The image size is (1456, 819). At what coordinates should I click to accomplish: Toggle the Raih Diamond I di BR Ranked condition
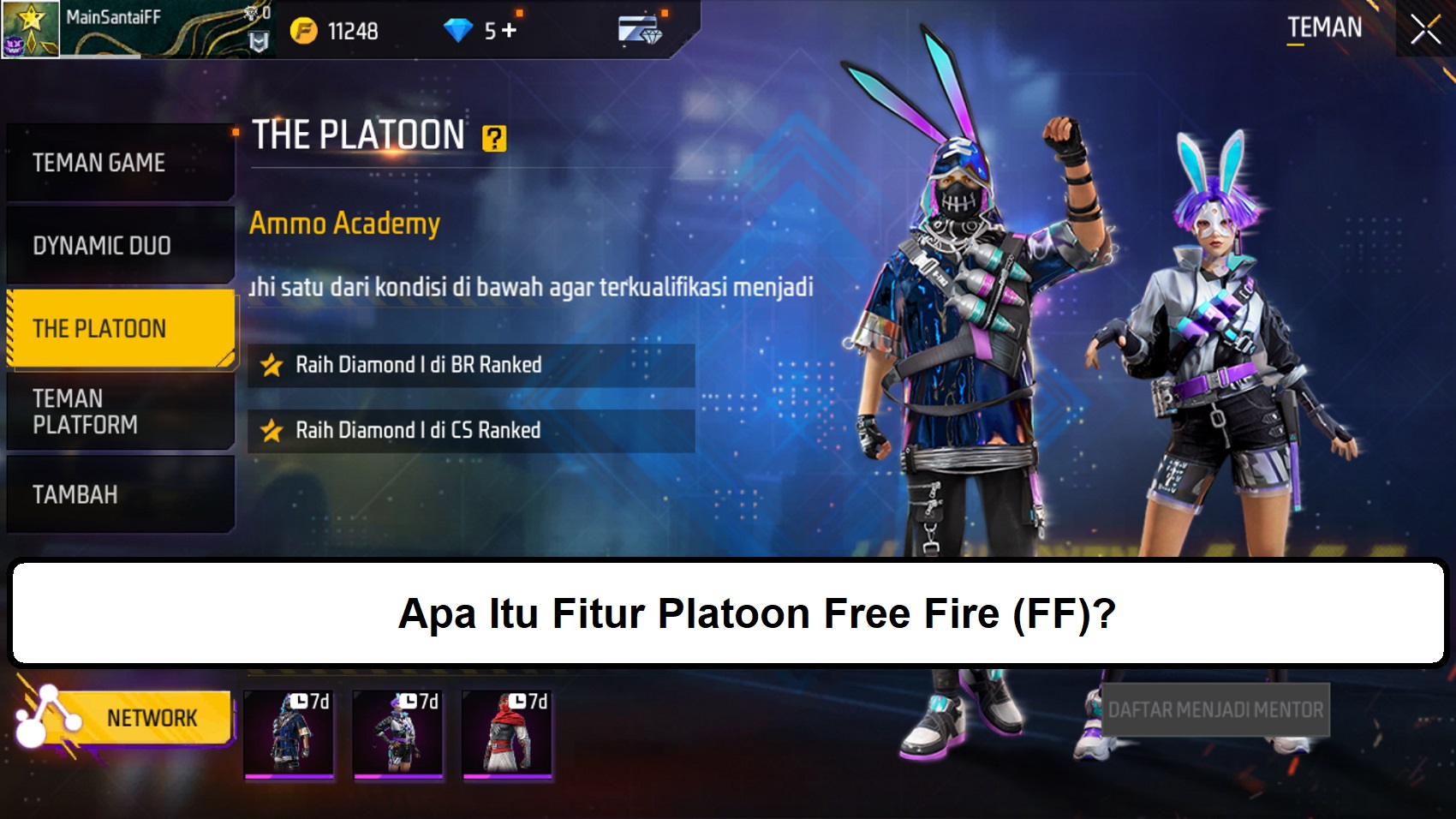471,363
